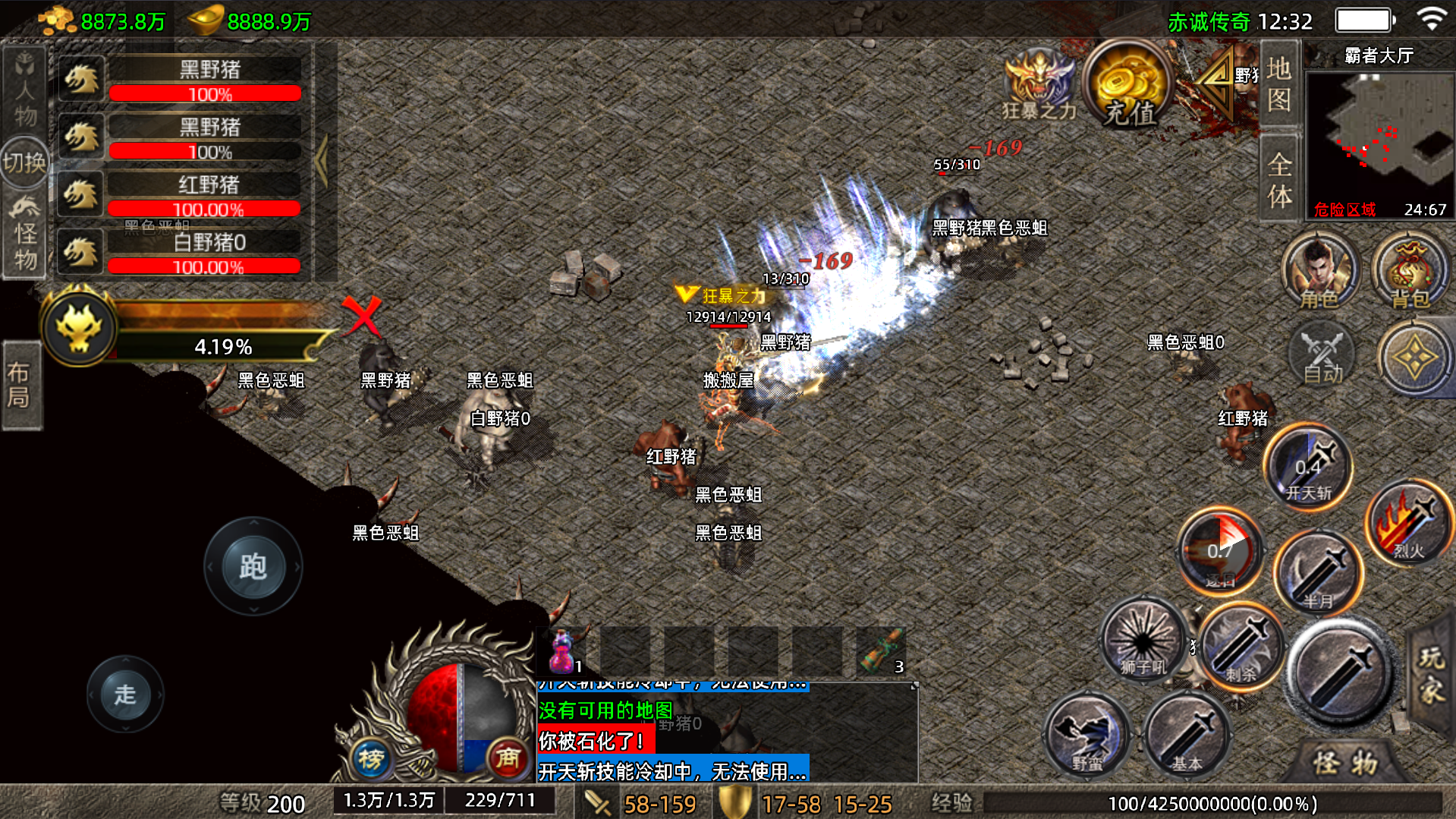The width and height of the screenshot is (1456, 819).
Task: Switch to the 人物 targets tab
Action: pyautogui.click(x=24, y=90)
